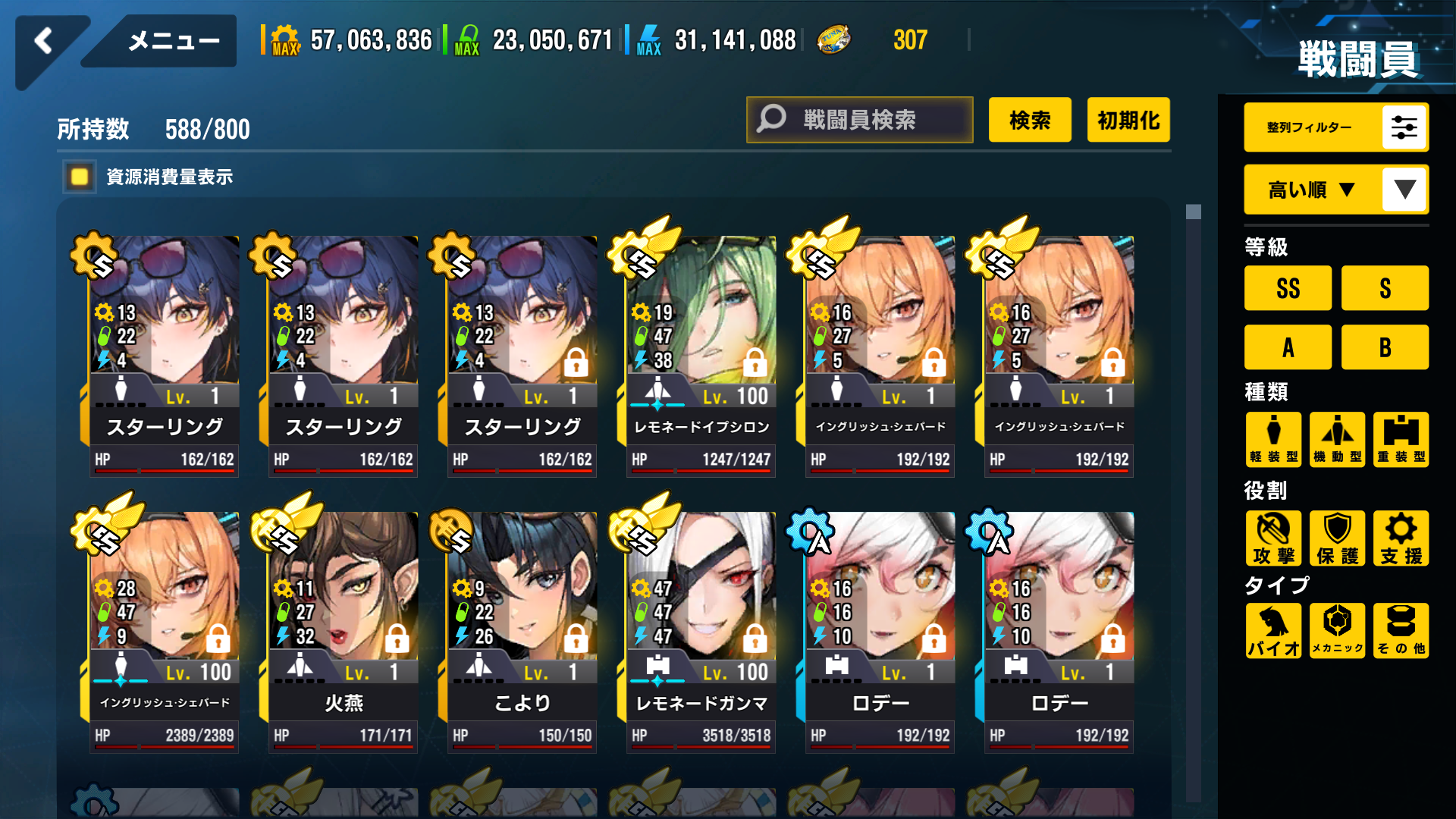Click the 戦闘員検索 search field
The height and width of the screenshot is (819, 1456).
(859, 120)
